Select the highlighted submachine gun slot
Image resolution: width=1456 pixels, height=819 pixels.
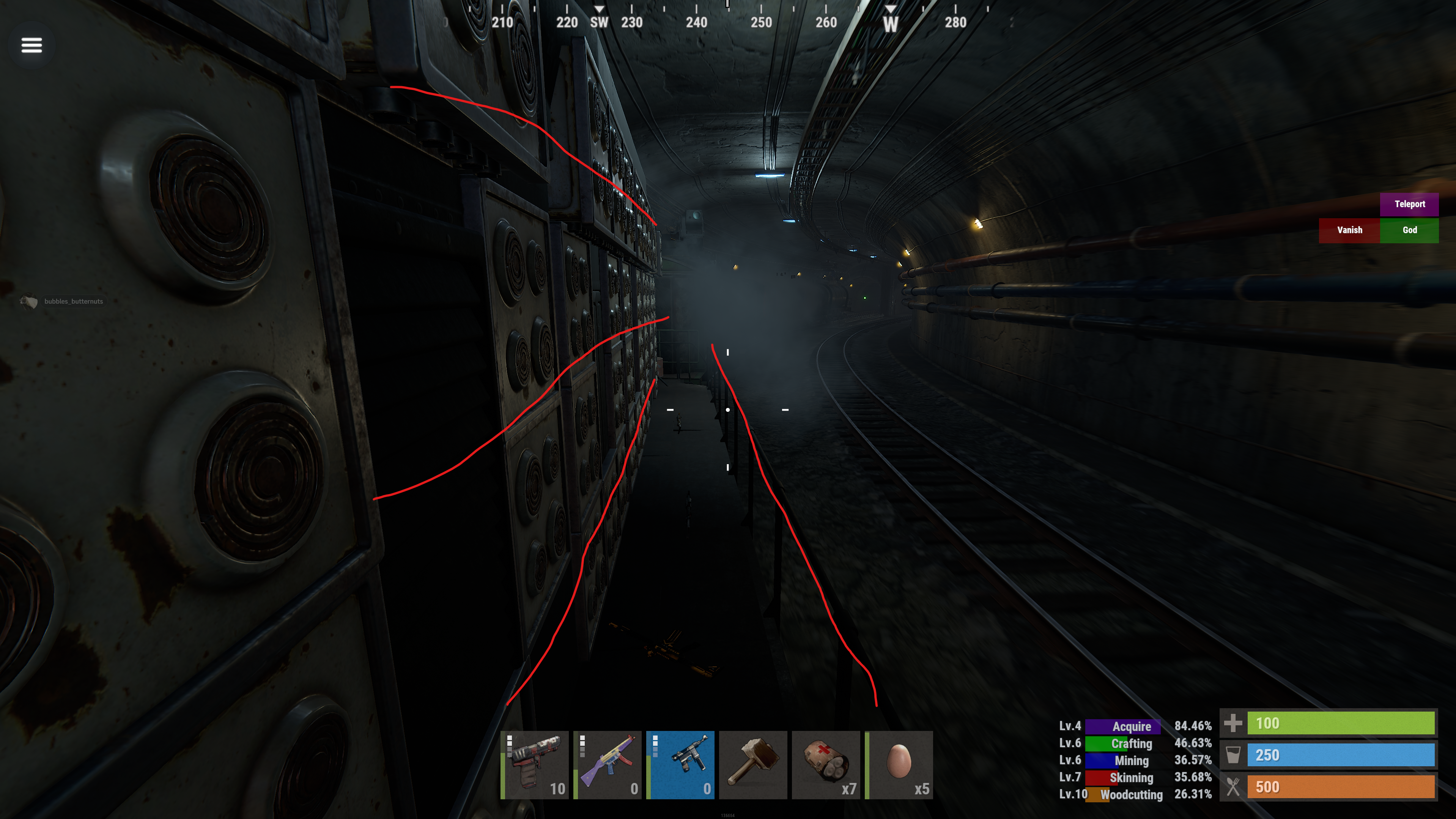(x=680, y=765)
